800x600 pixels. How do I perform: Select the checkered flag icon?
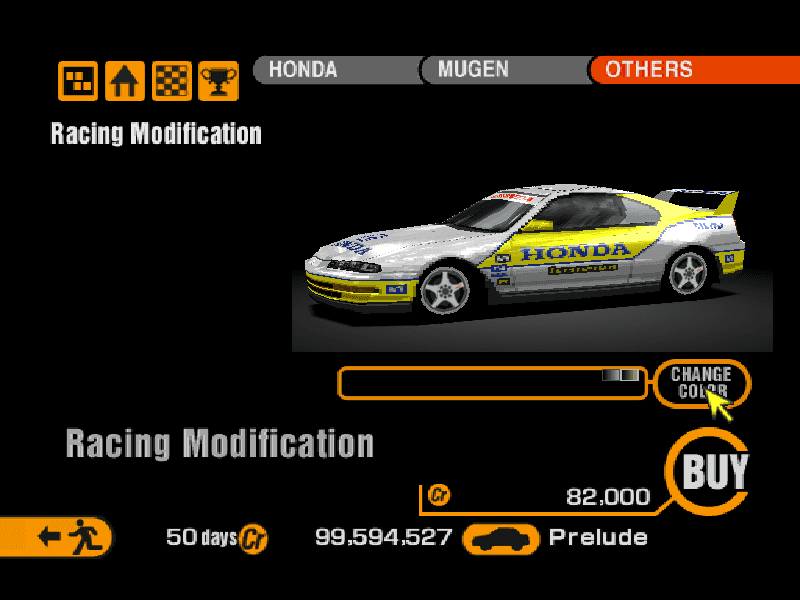171,81
